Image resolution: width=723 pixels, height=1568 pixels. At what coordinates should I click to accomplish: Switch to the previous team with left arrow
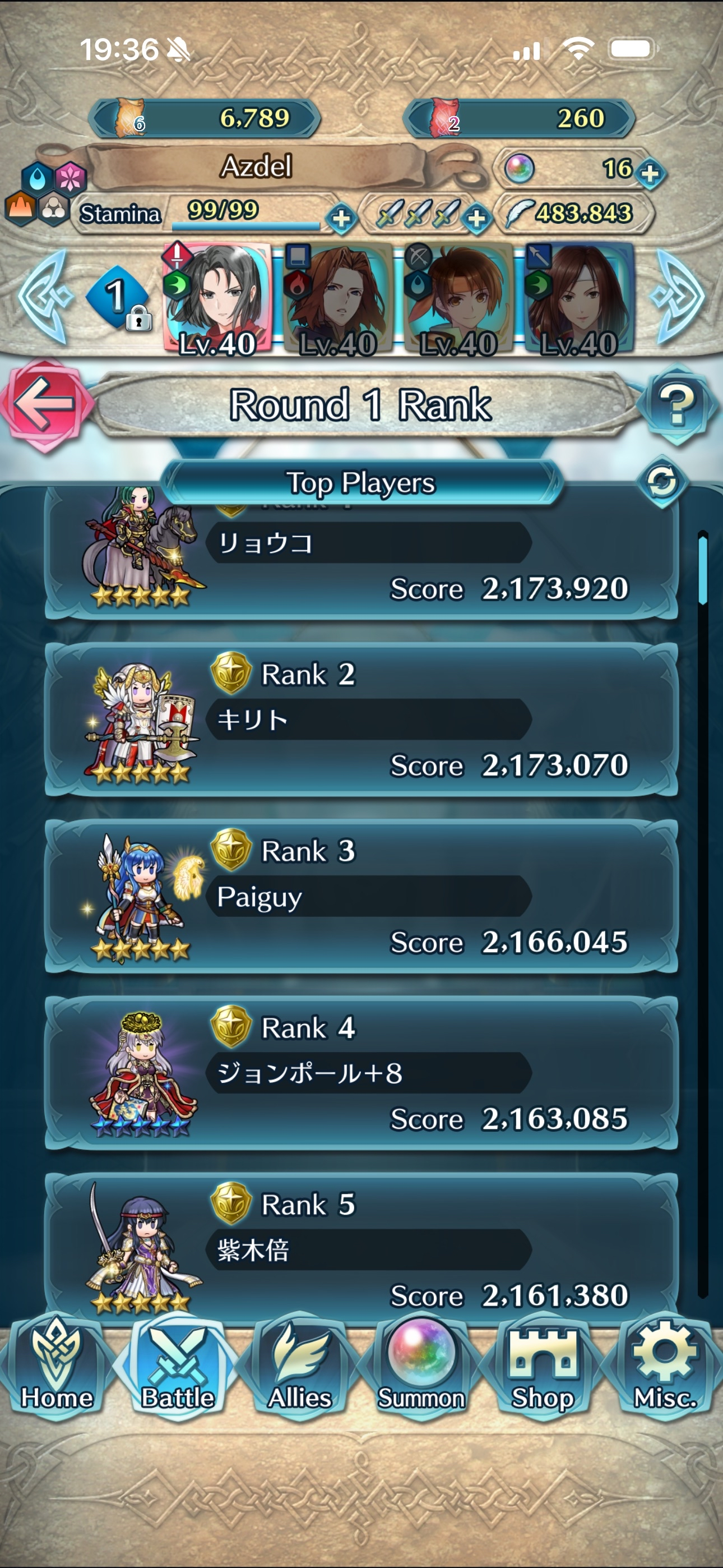click(44, 297)
